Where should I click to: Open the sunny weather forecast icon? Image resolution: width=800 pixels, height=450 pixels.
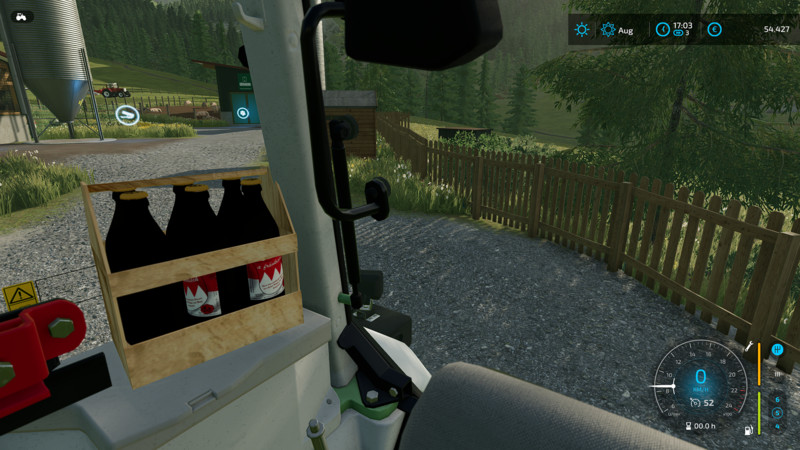point(582,30)
